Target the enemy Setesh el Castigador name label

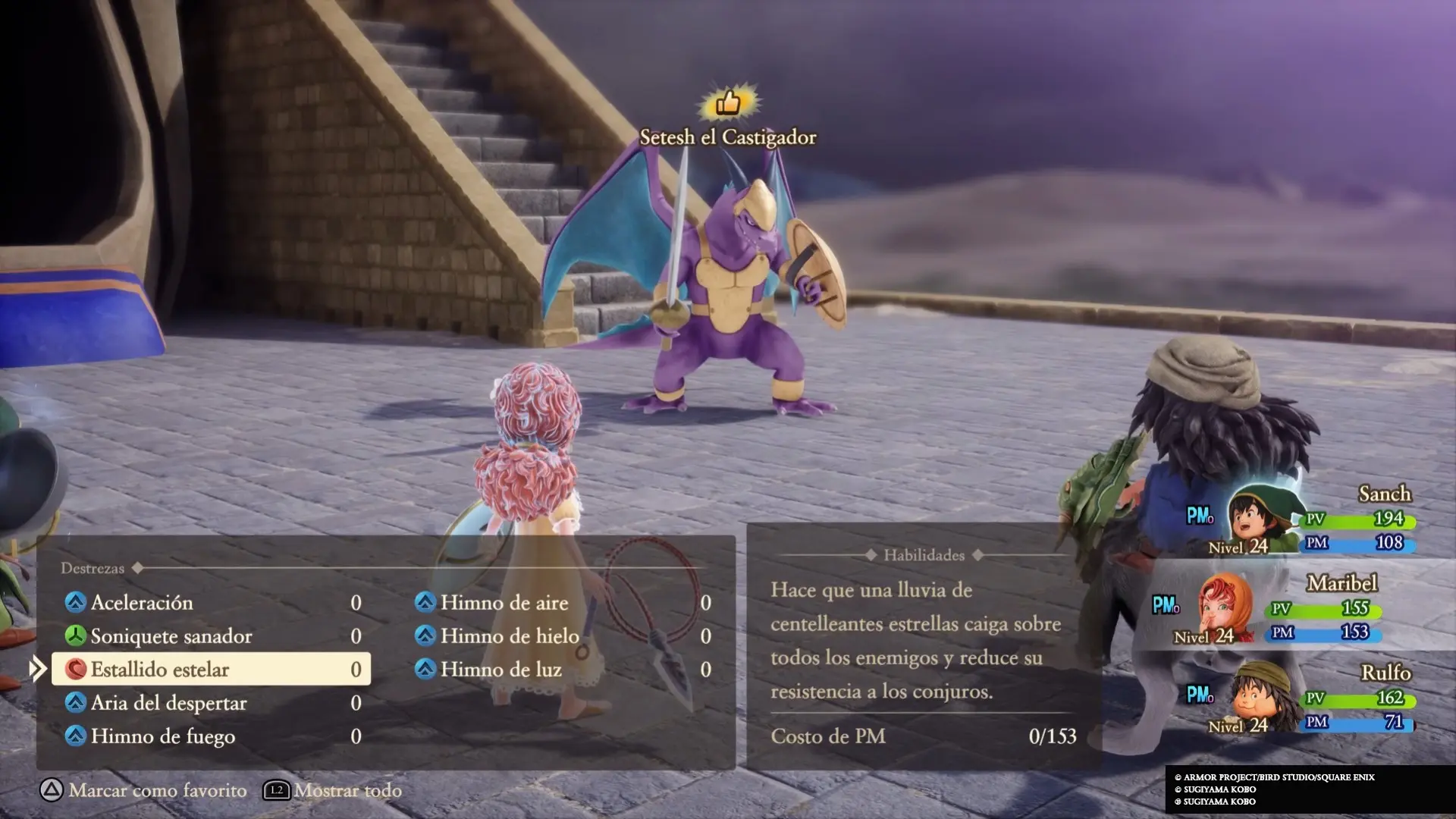[727, 137]
